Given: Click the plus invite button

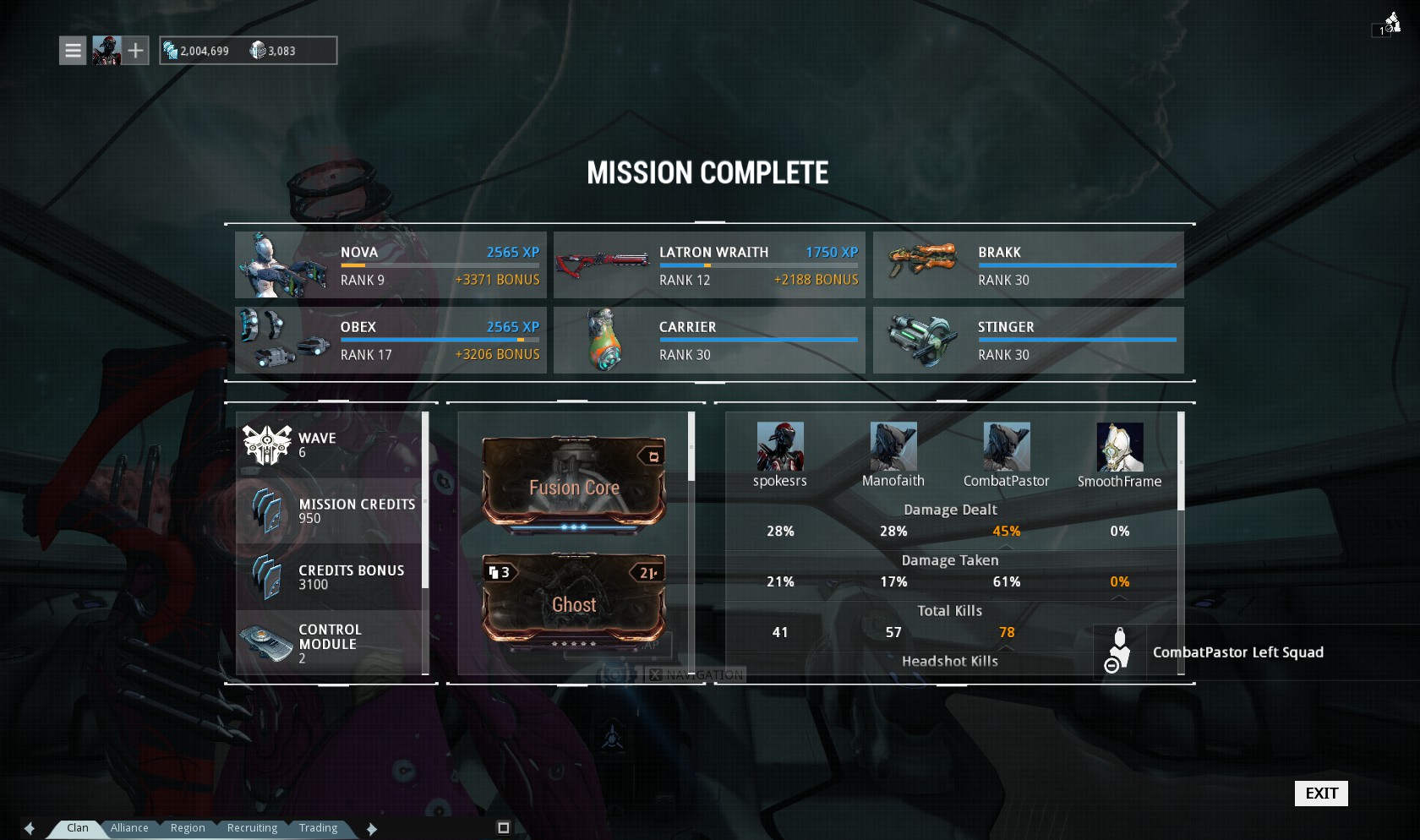Looking at the screenshot, I should click(x=136, y=51).
